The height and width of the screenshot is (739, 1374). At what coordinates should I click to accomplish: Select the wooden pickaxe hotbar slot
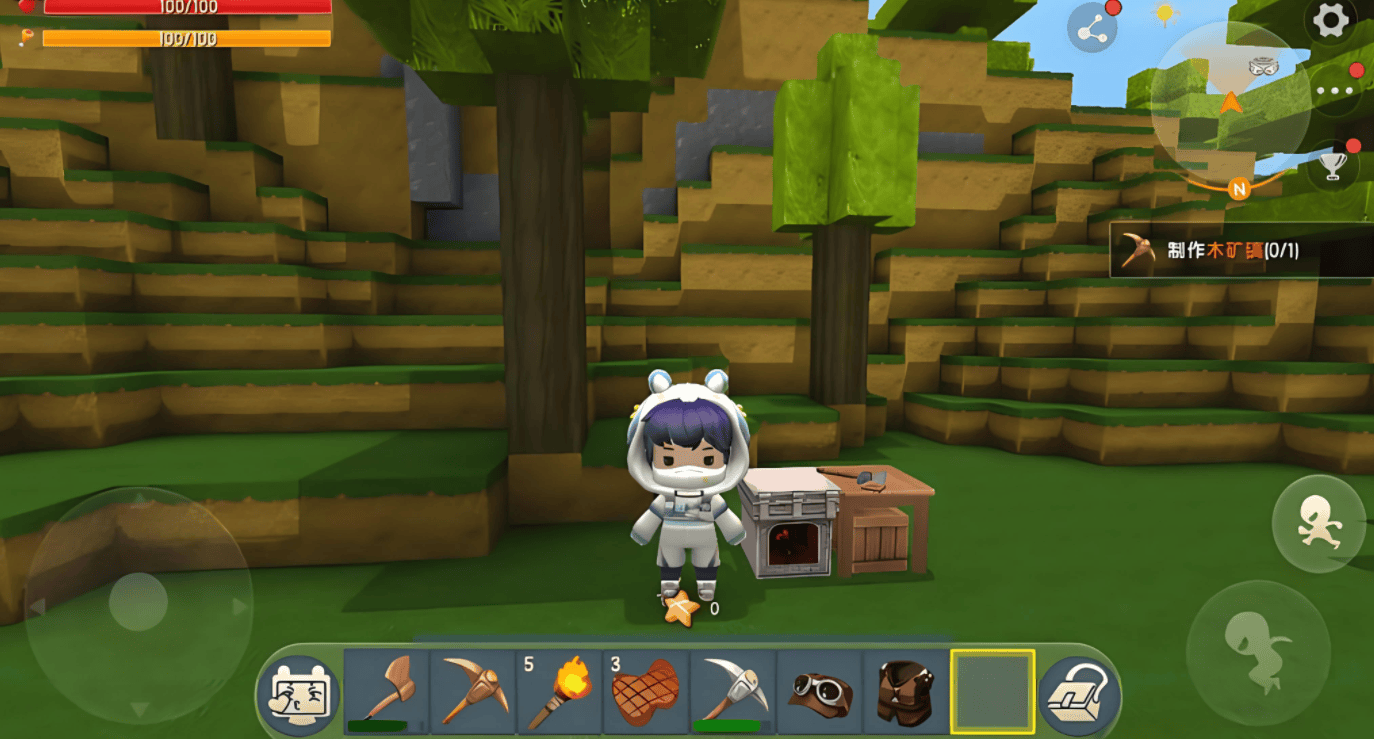click(x=473, y=690)
